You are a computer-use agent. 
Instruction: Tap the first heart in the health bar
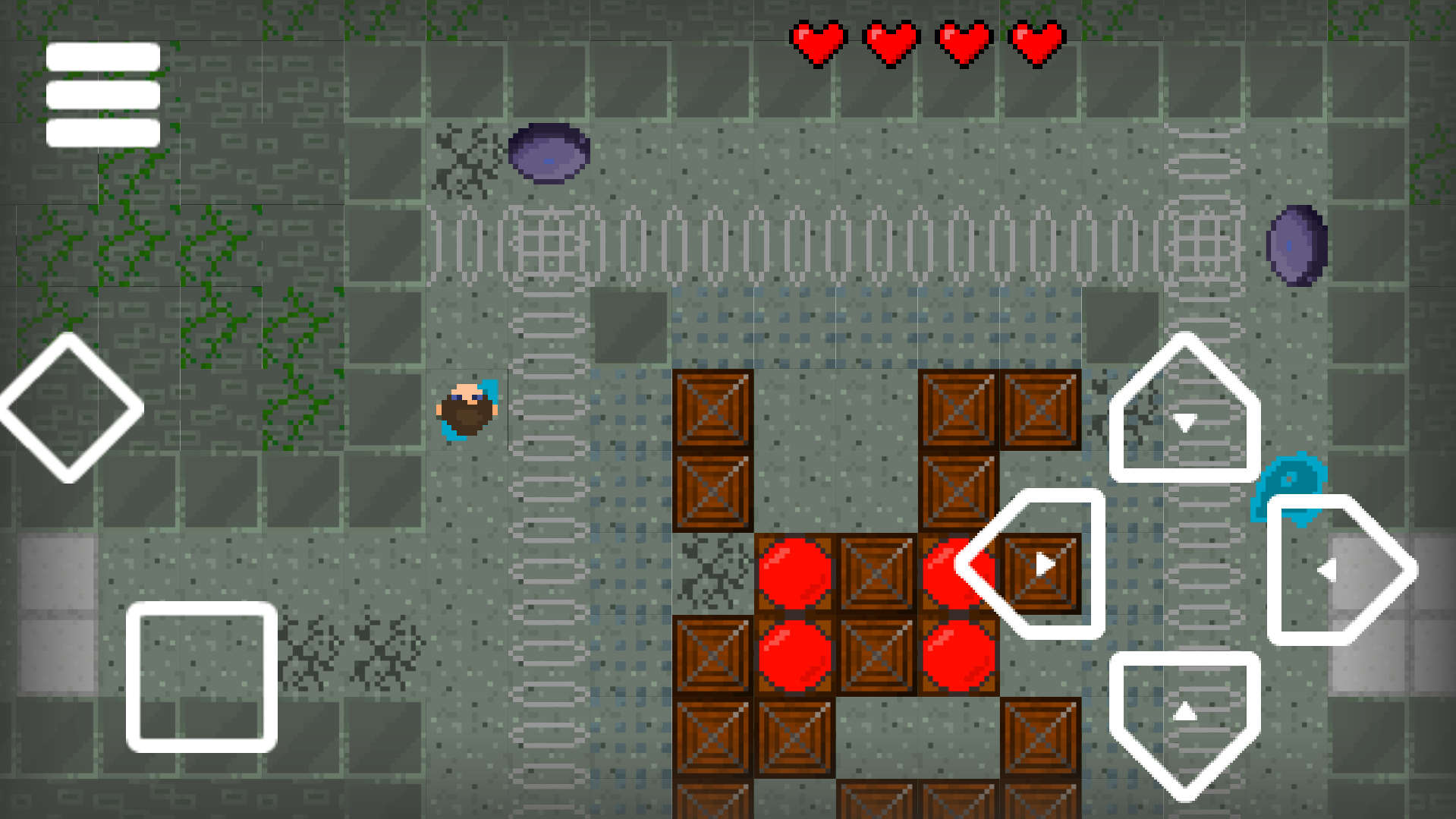(818, 42)
